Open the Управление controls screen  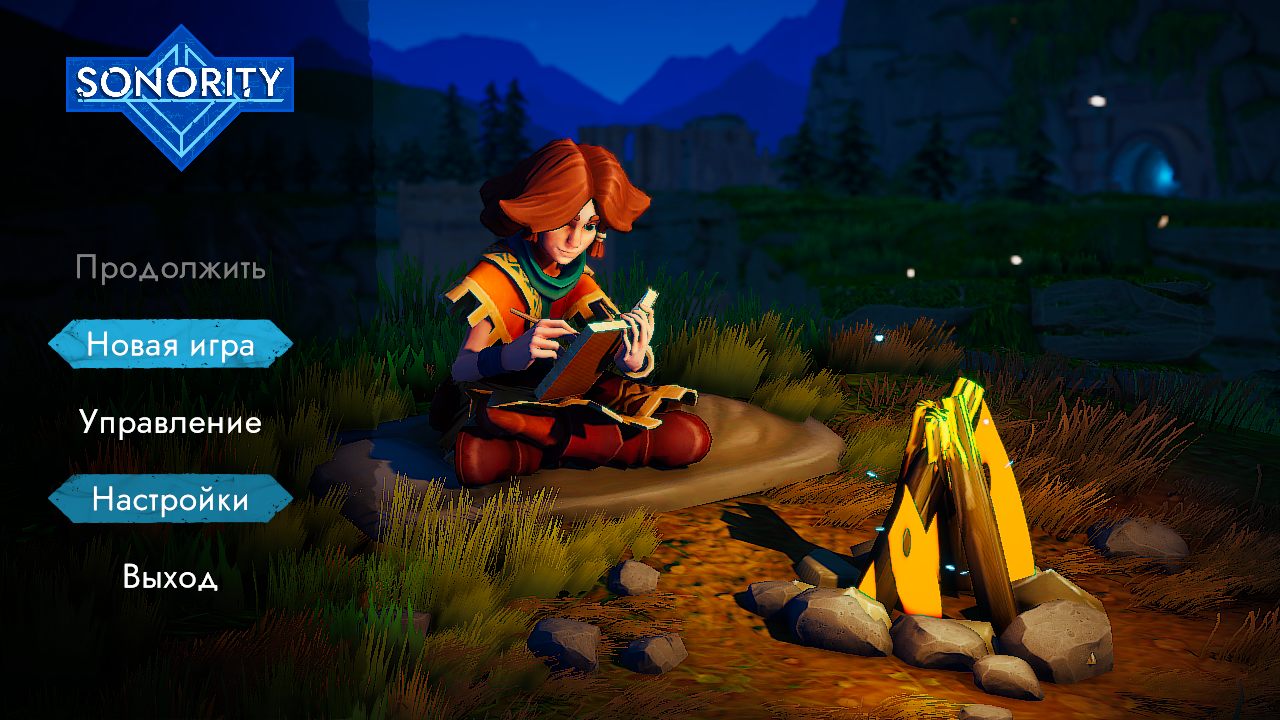[x=170, y=422]
